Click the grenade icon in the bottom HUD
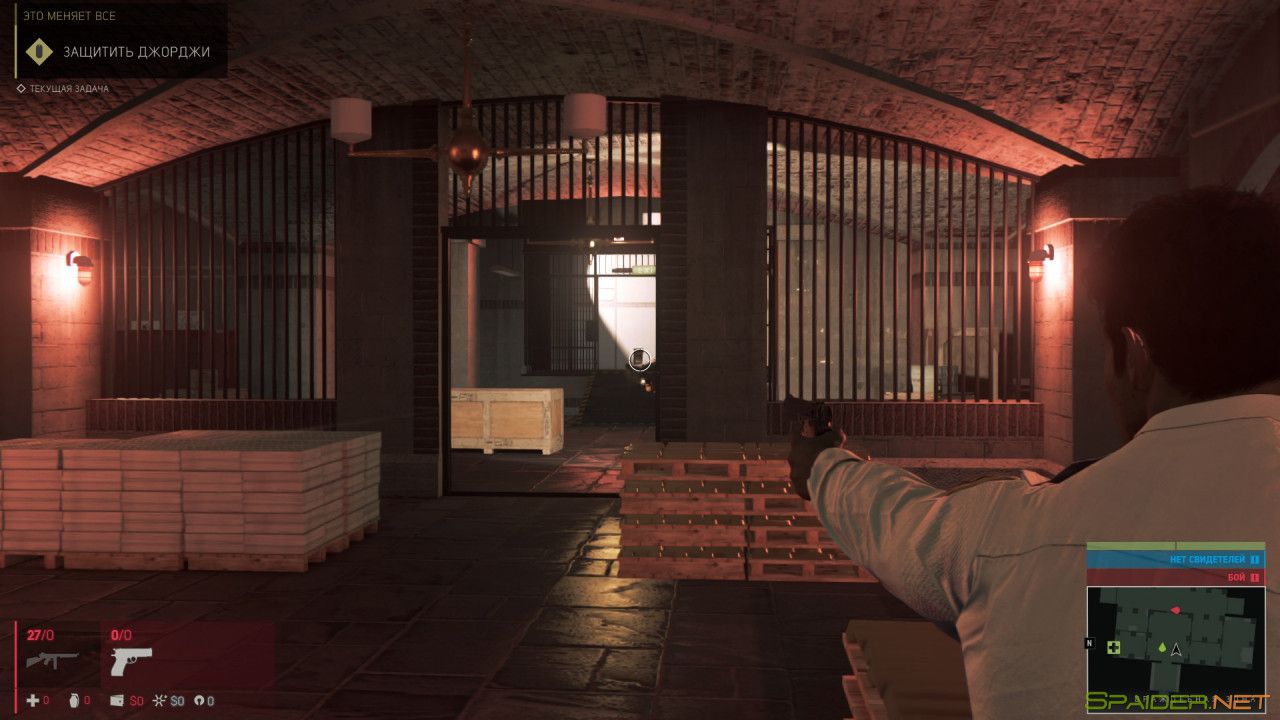Screen dimensions: 1280x720 (74, 700)
